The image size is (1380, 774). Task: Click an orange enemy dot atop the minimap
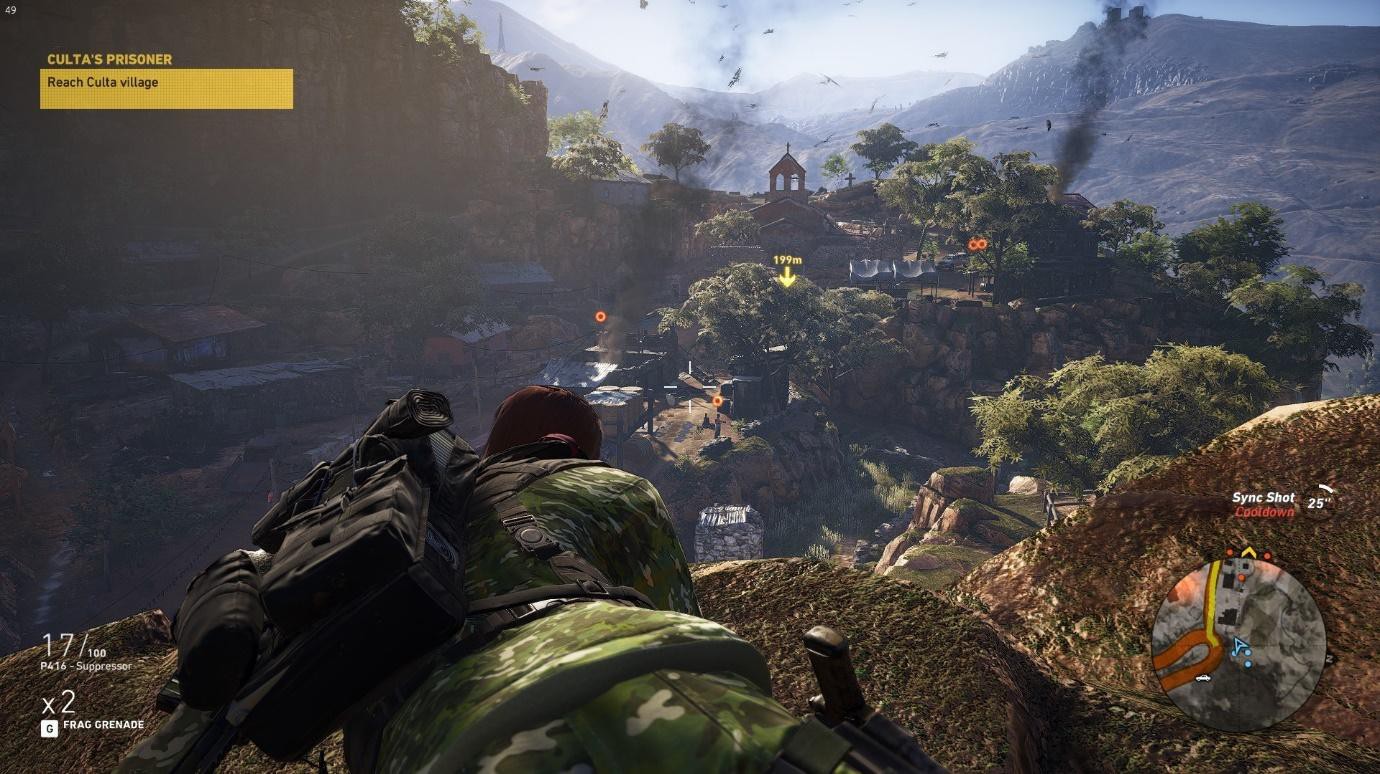coord(1230,553)
